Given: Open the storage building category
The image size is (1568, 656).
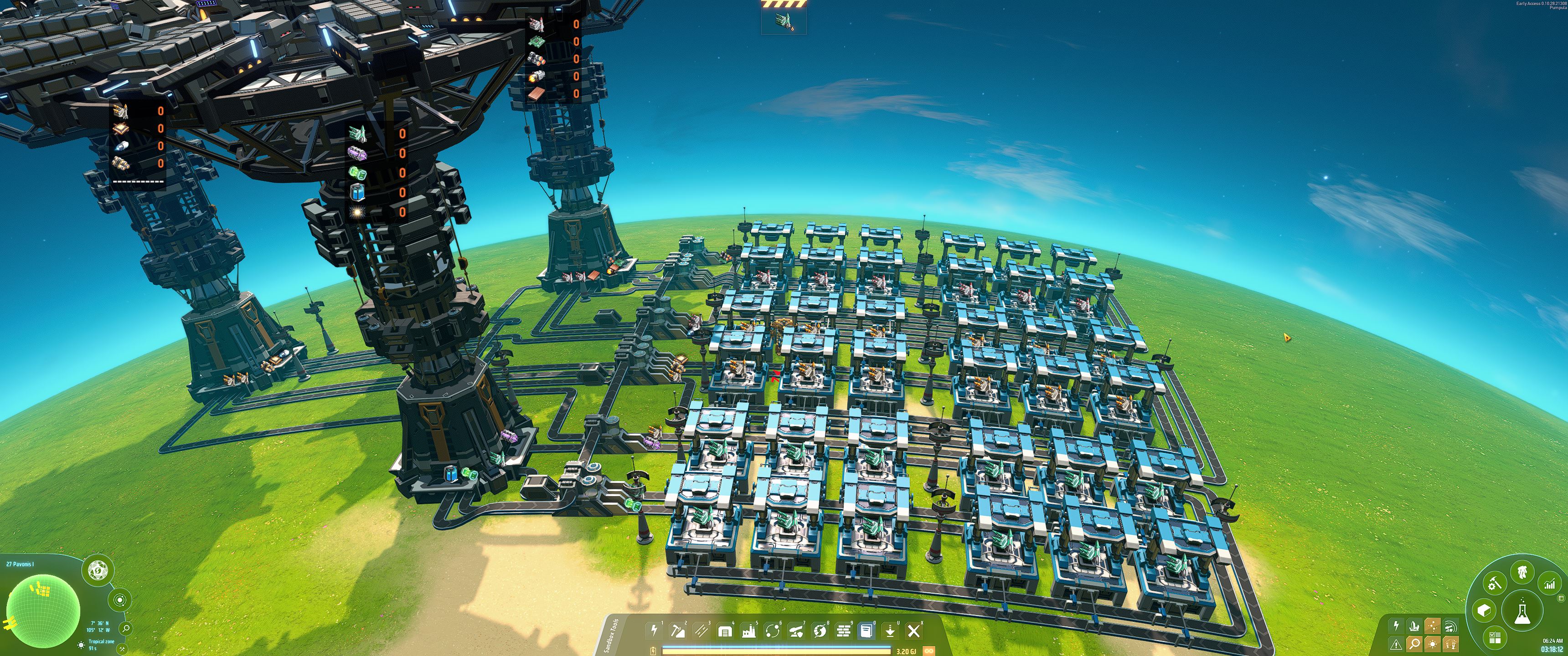Looking at the screenshot, I should [724, 631].
